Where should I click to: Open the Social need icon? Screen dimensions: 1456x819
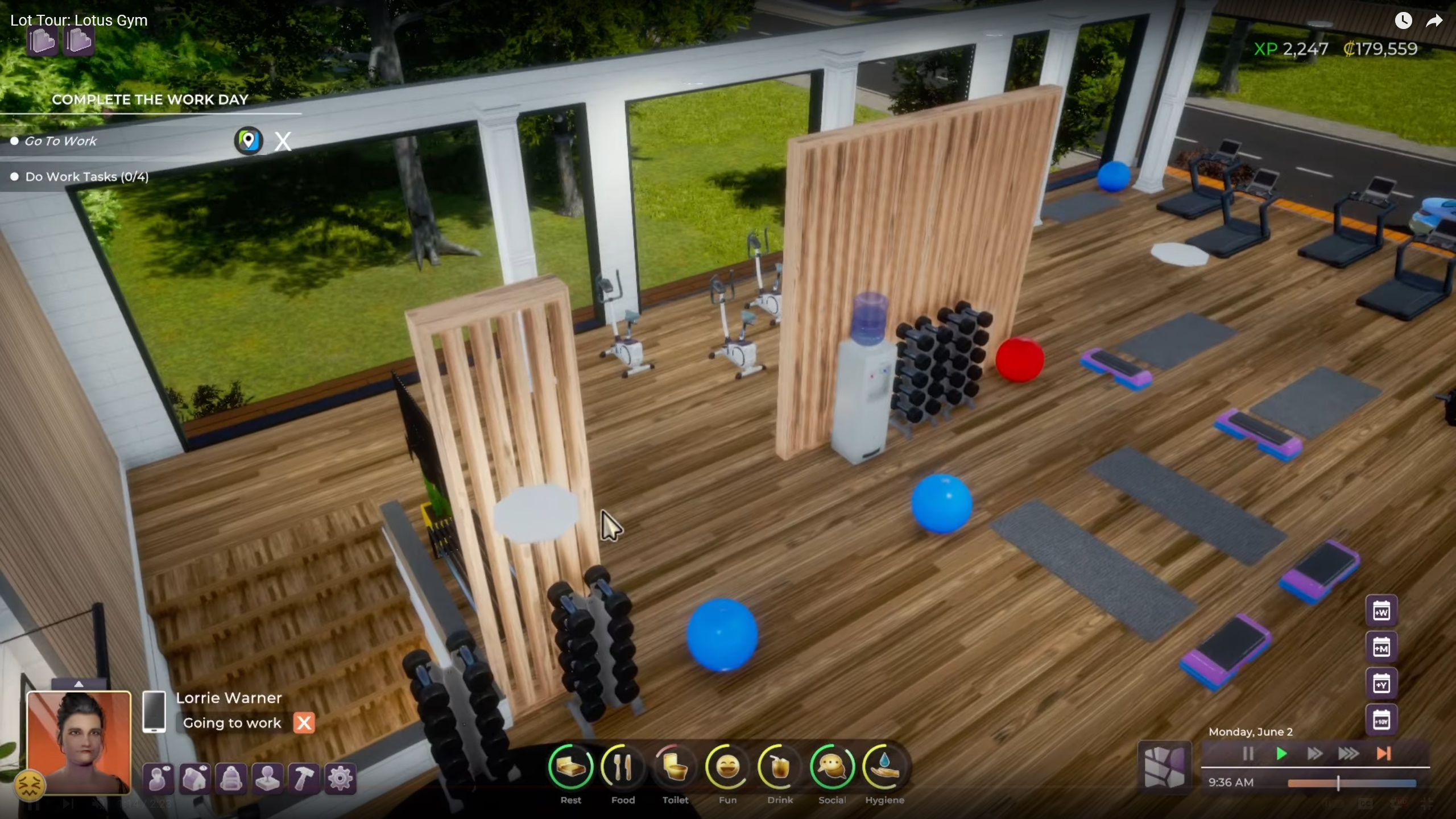coord(831,768)
